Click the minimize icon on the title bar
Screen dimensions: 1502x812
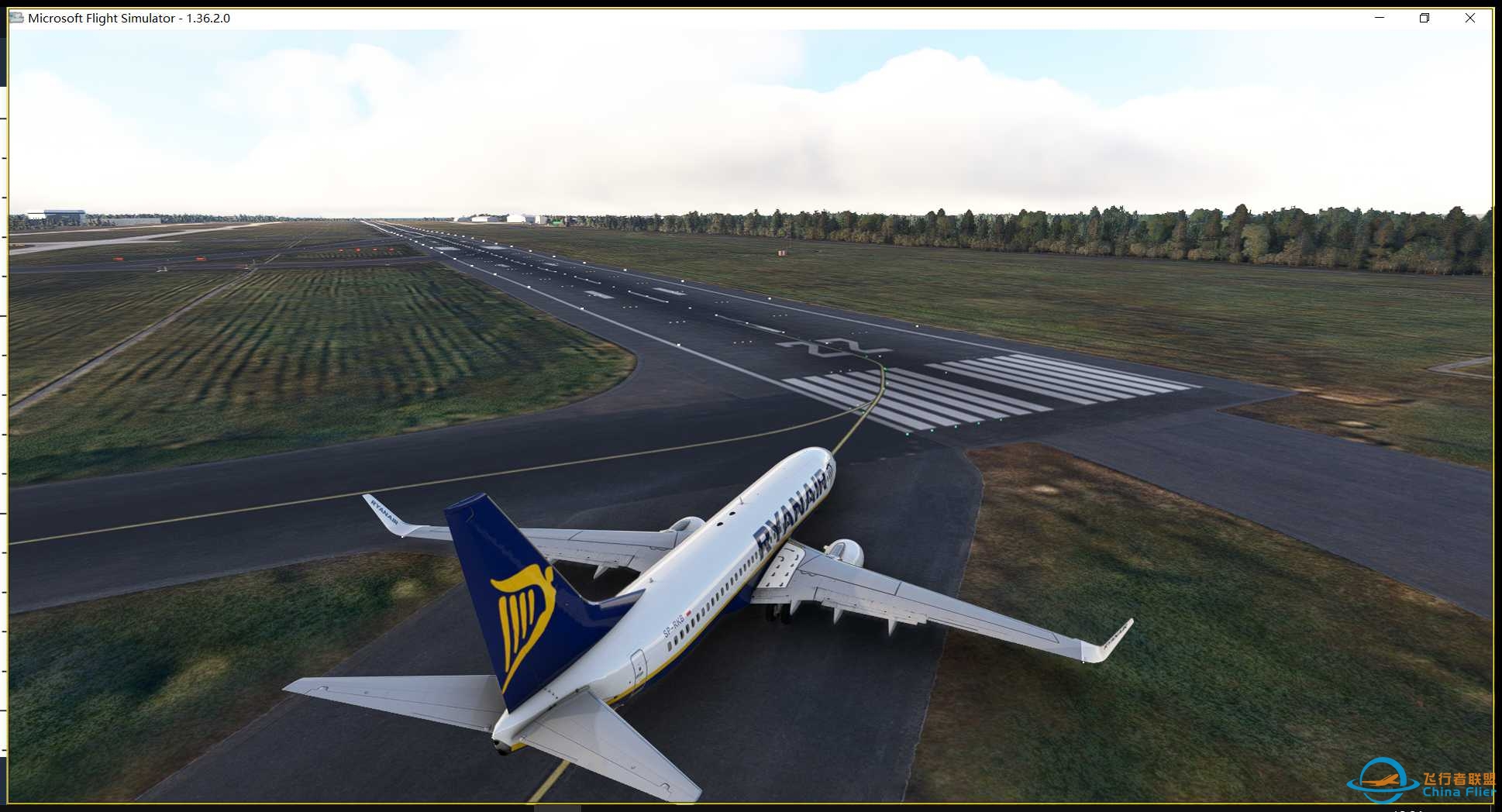pyautogui.click(x=1378, y=17)
